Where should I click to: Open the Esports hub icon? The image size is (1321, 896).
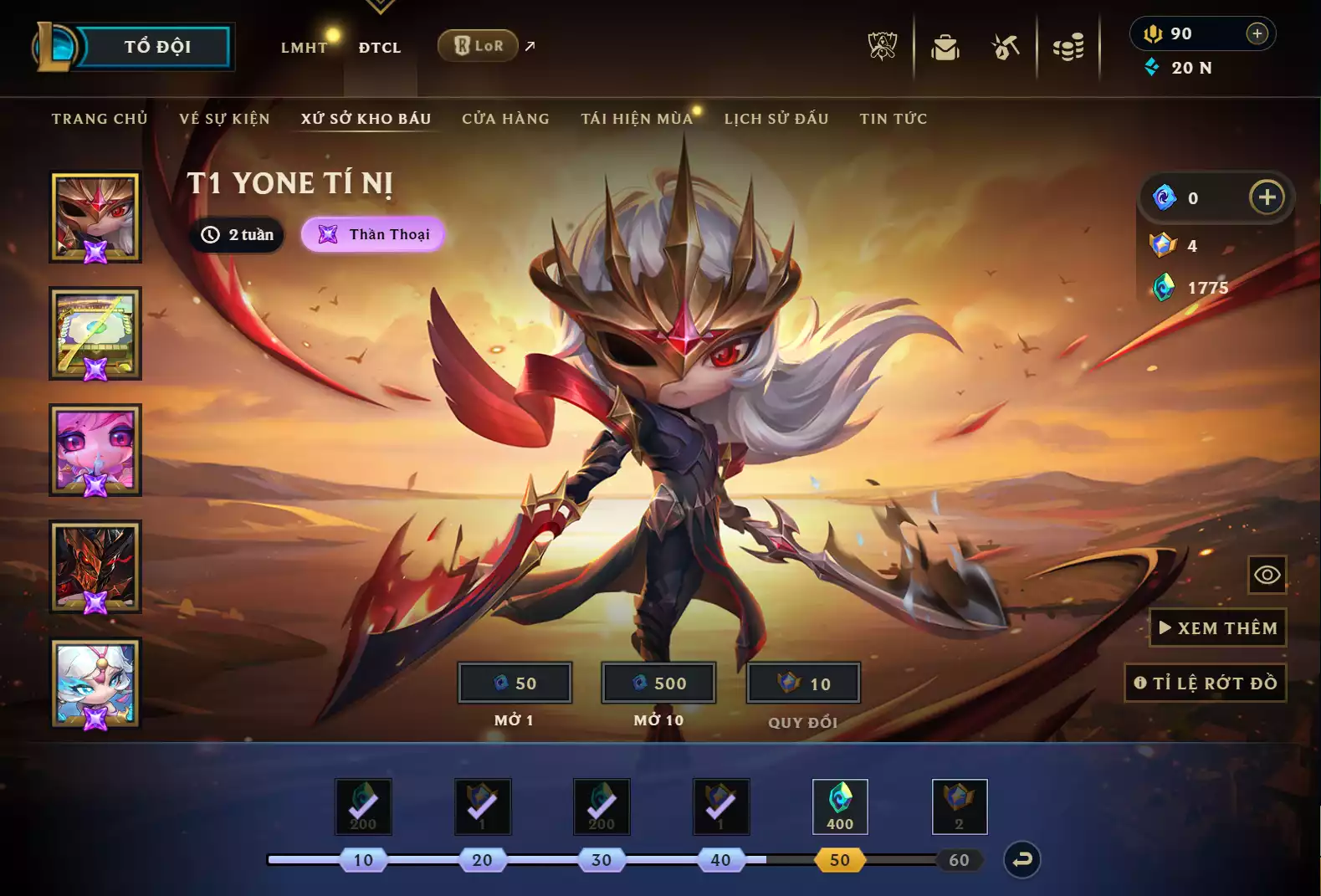(x=881, y=47)
